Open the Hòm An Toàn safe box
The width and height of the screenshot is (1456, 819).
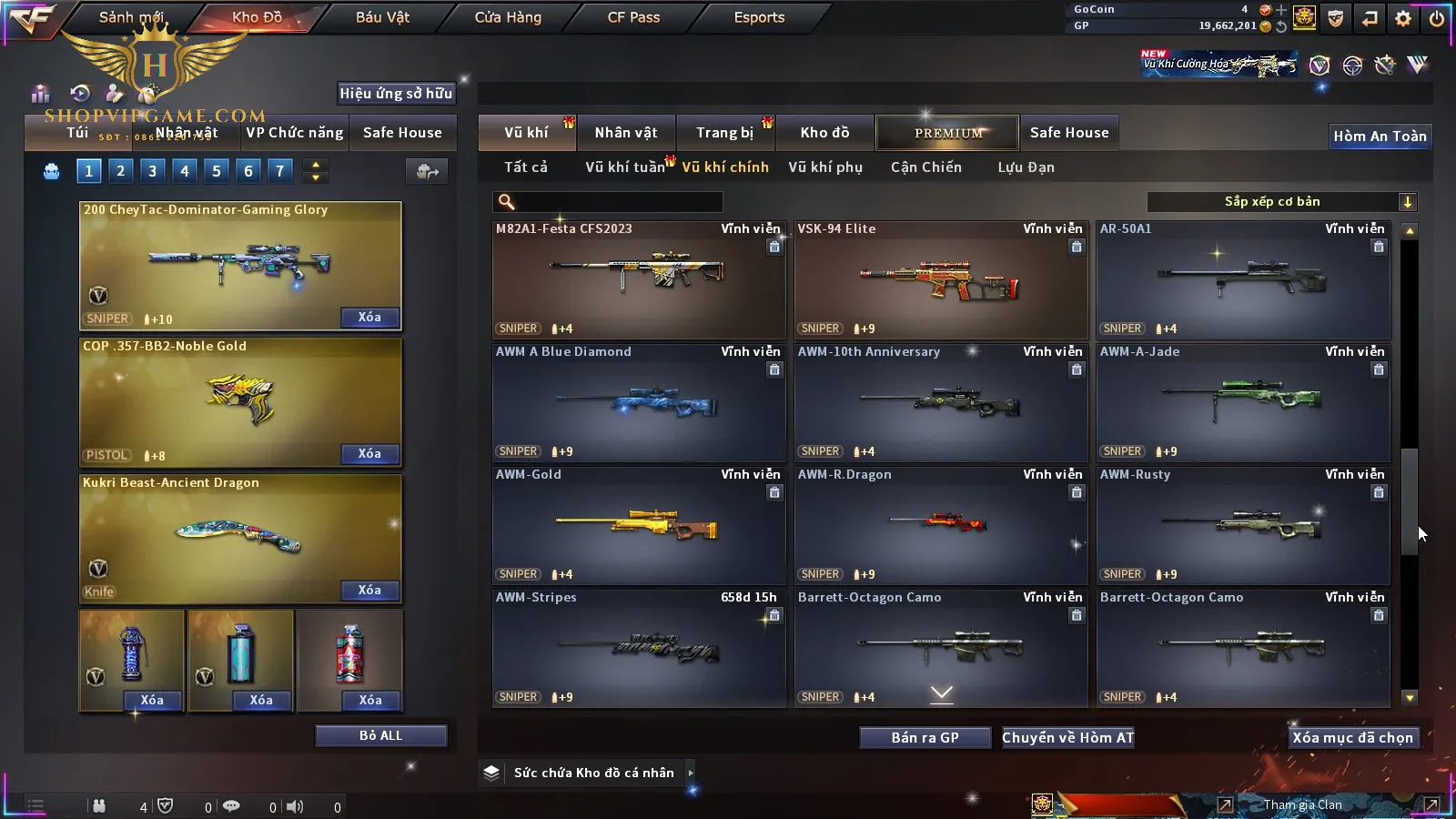click(x=1380, y=136)
